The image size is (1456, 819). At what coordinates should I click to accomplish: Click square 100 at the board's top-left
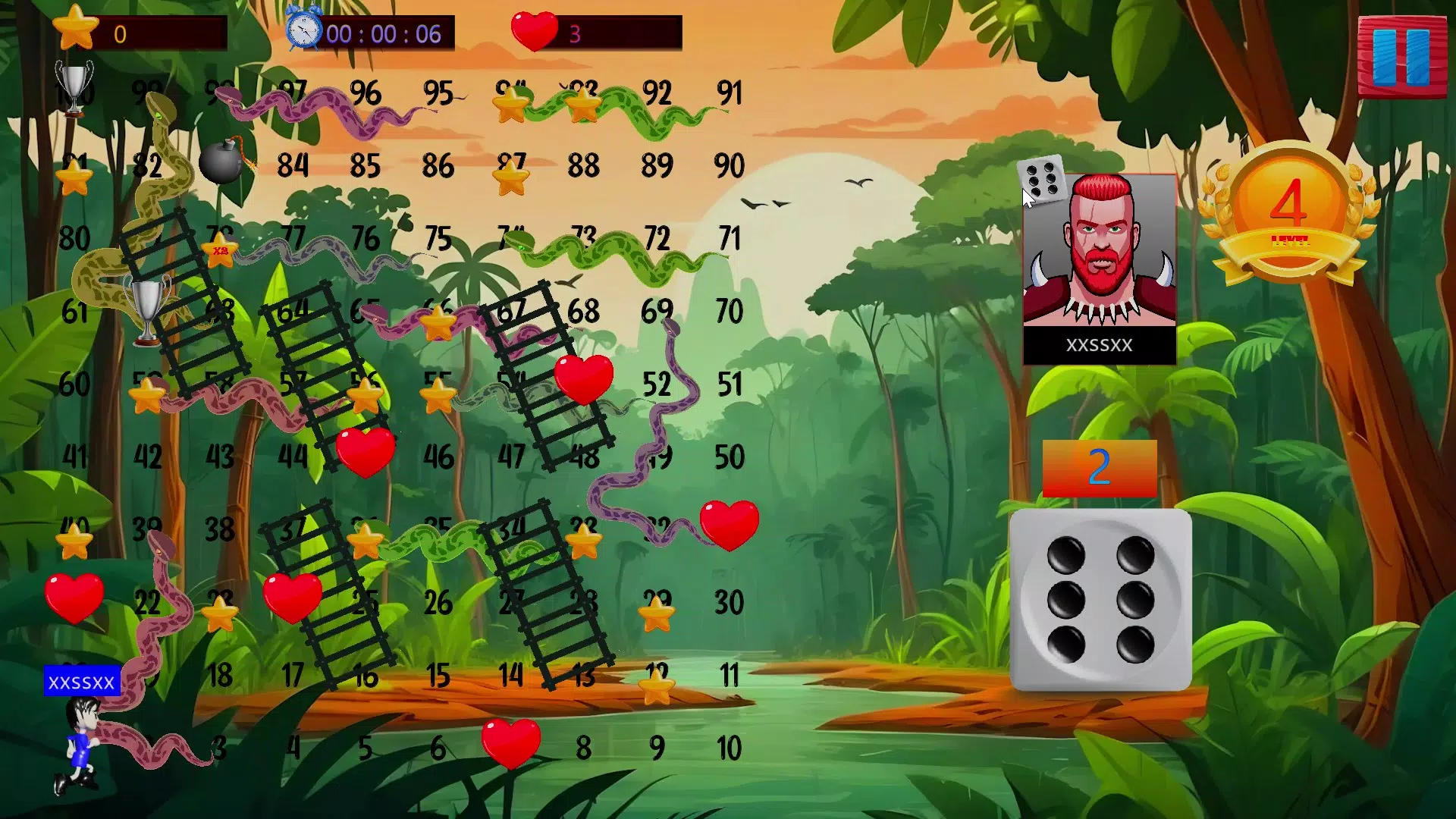(x=76, y=94)
